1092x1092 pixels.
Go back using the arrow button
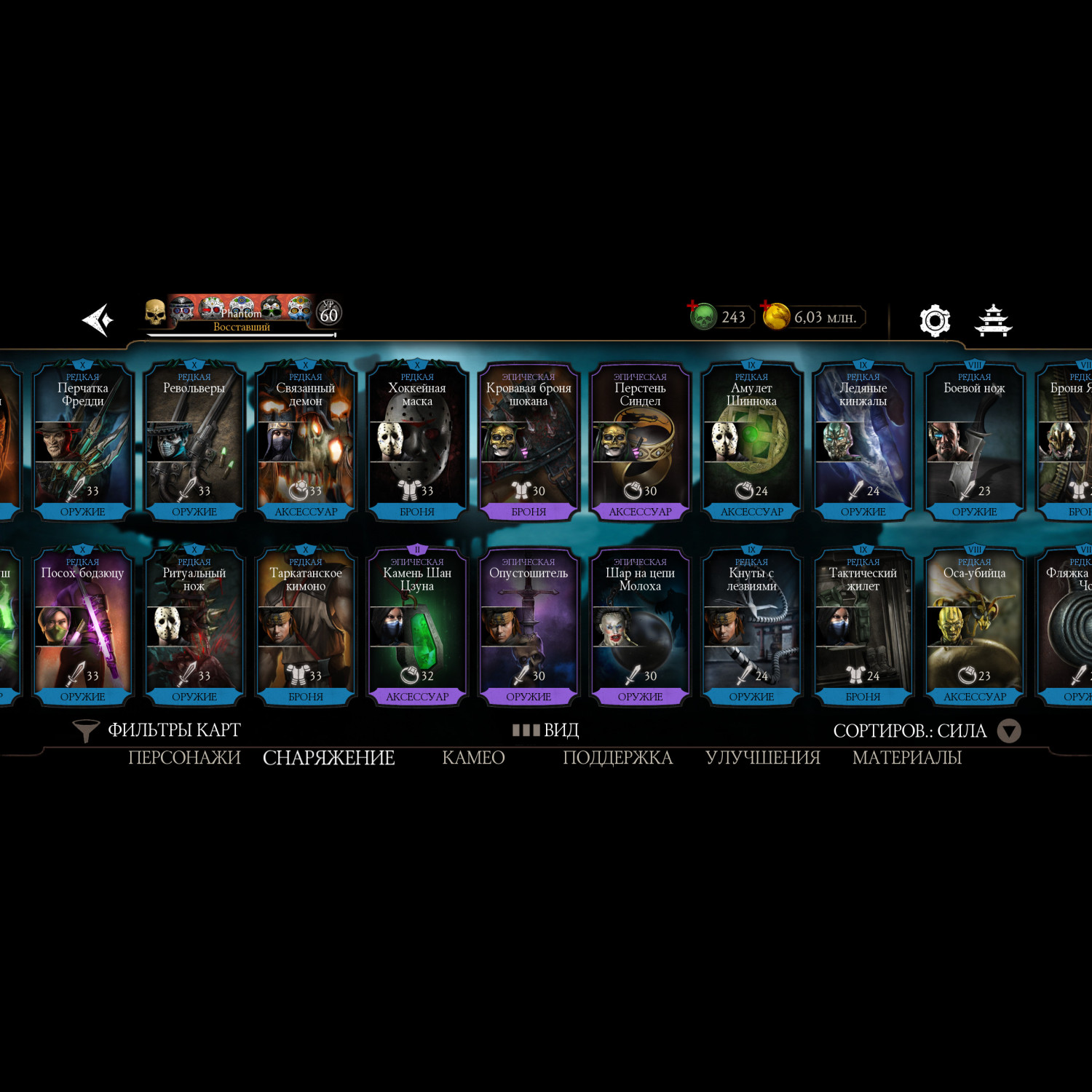(x=98, y=320)
